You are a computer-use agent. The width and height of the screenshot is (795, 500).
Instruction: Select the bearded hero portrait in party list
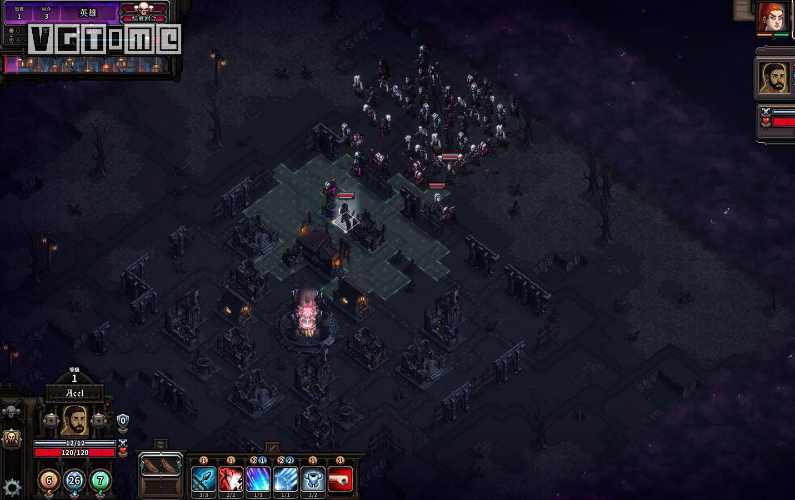pos(772,79)
